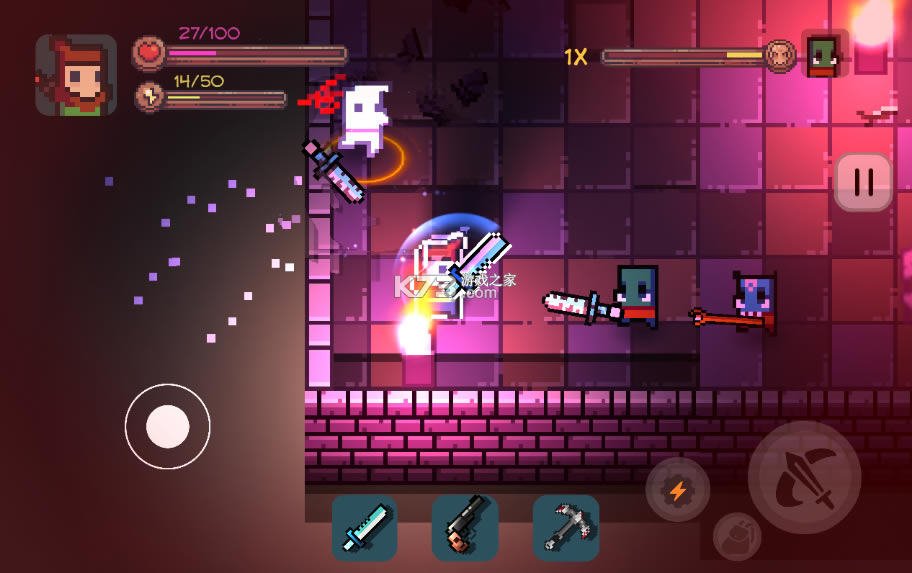Tap the virtual joystick knob
Viewport: 912px width, 573px height.
[168, 427]
